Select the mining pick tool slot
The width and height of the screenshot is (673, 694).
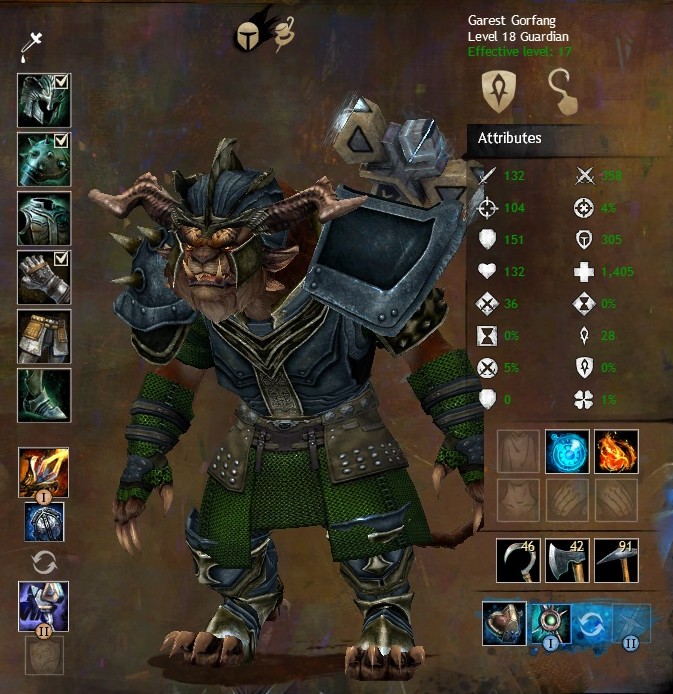616,560
